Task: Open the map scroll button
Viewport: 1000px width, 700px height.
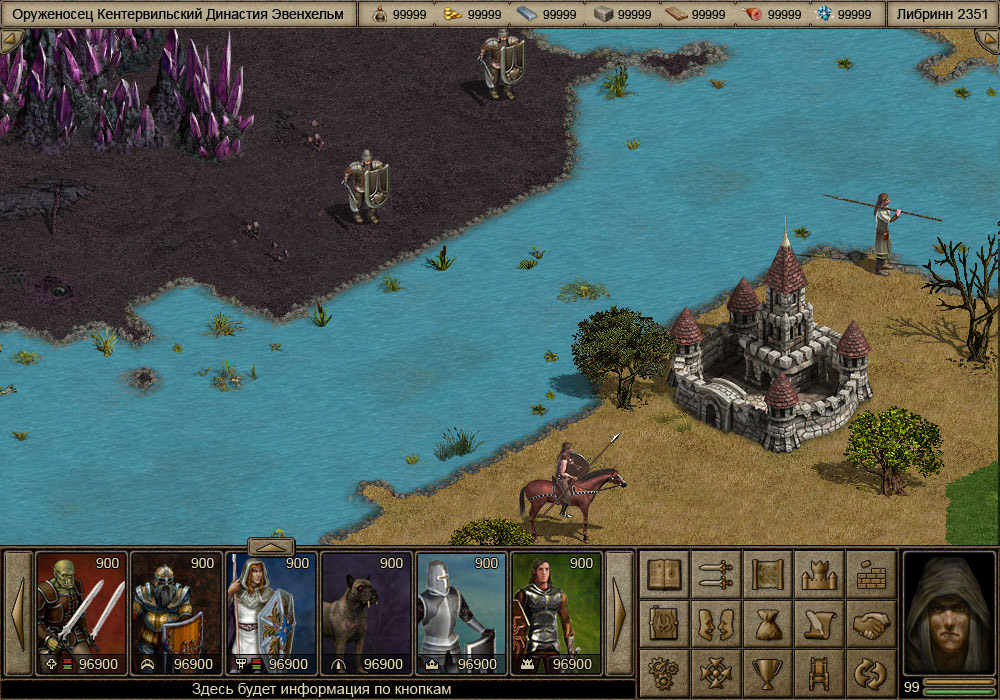Action: [768, 574]
